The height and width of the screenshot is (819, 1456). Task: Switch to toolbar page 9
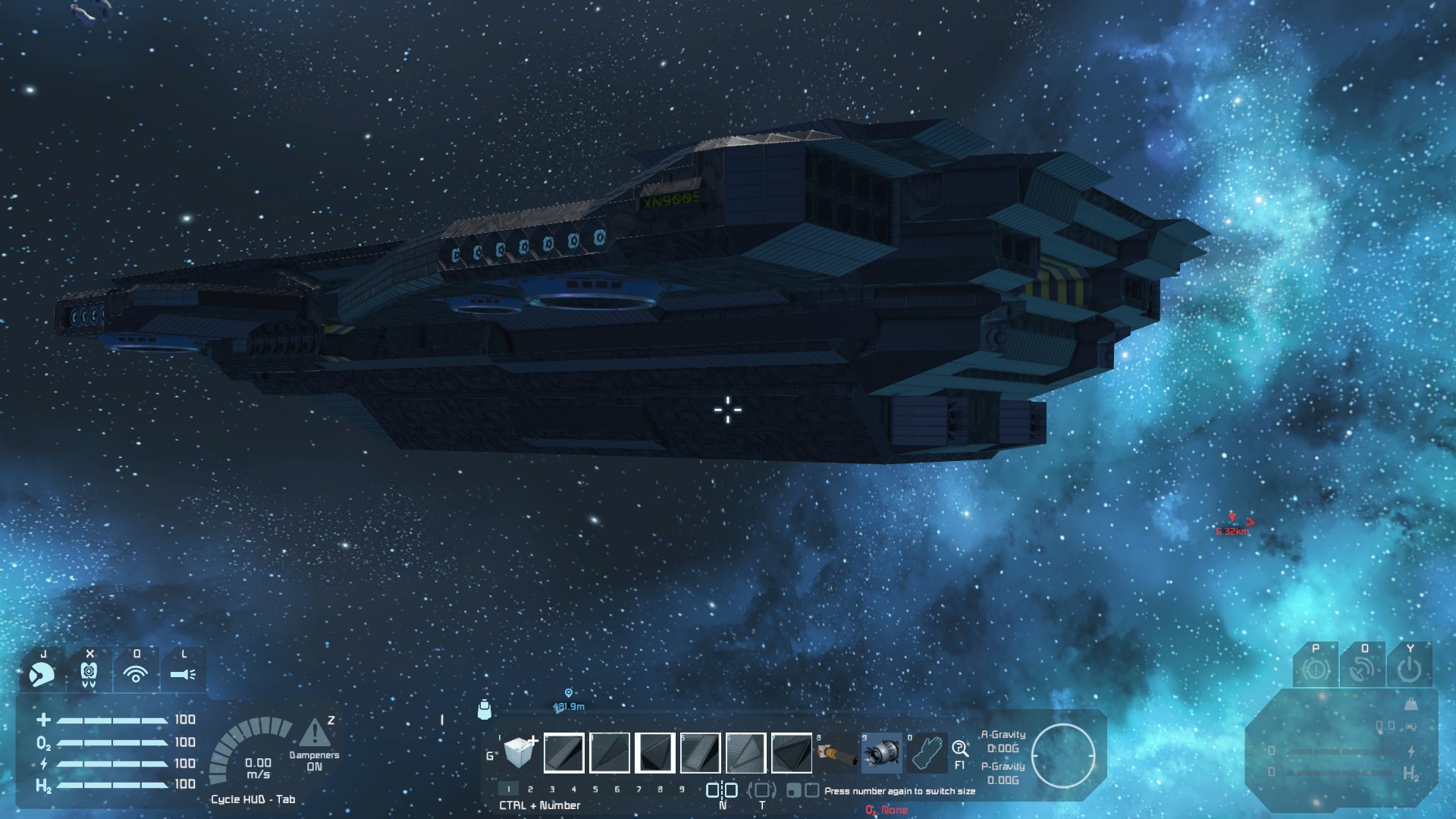tap(682, 789)
